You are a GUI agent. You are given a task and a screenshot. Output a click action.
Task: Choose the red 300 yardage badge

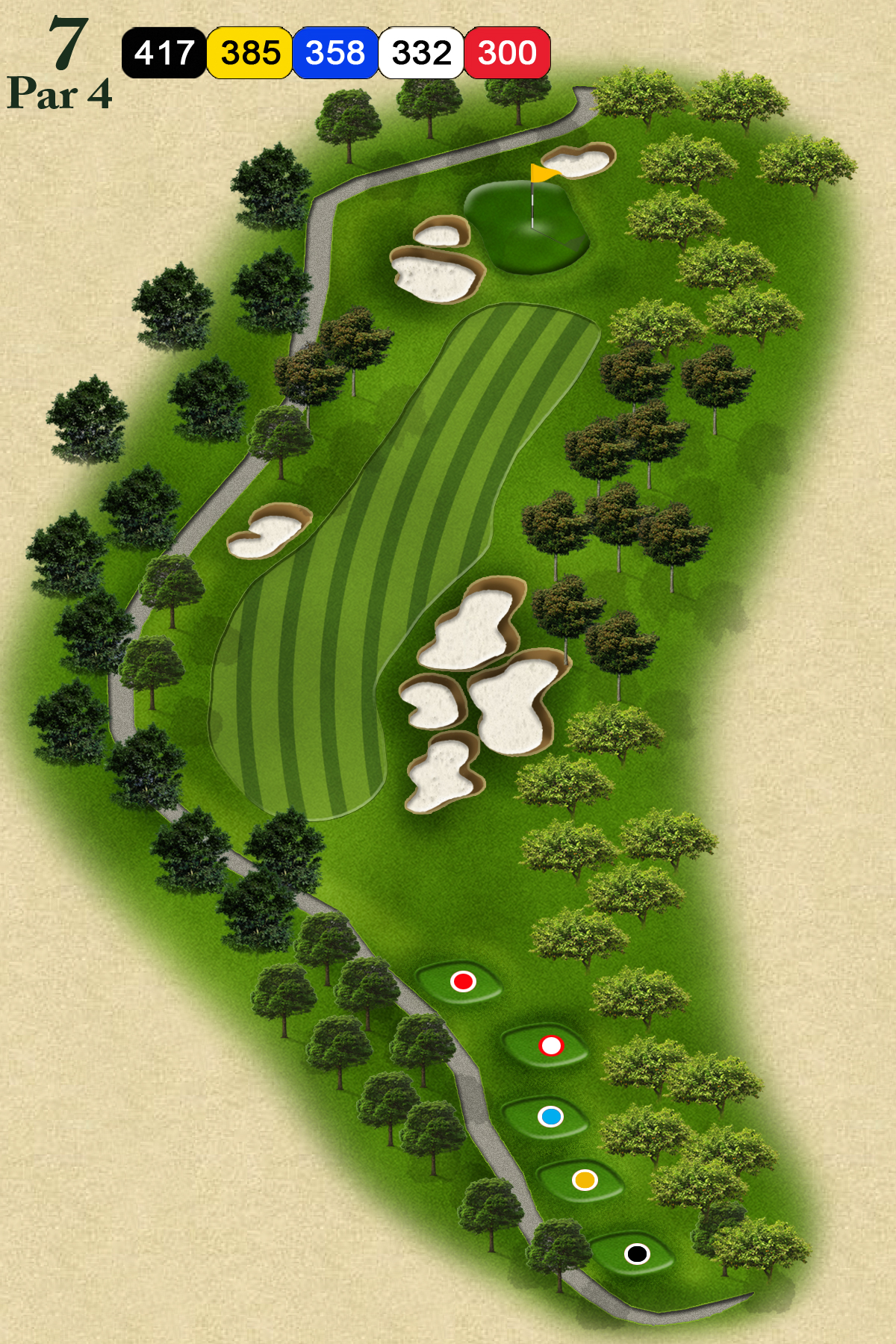508,53
